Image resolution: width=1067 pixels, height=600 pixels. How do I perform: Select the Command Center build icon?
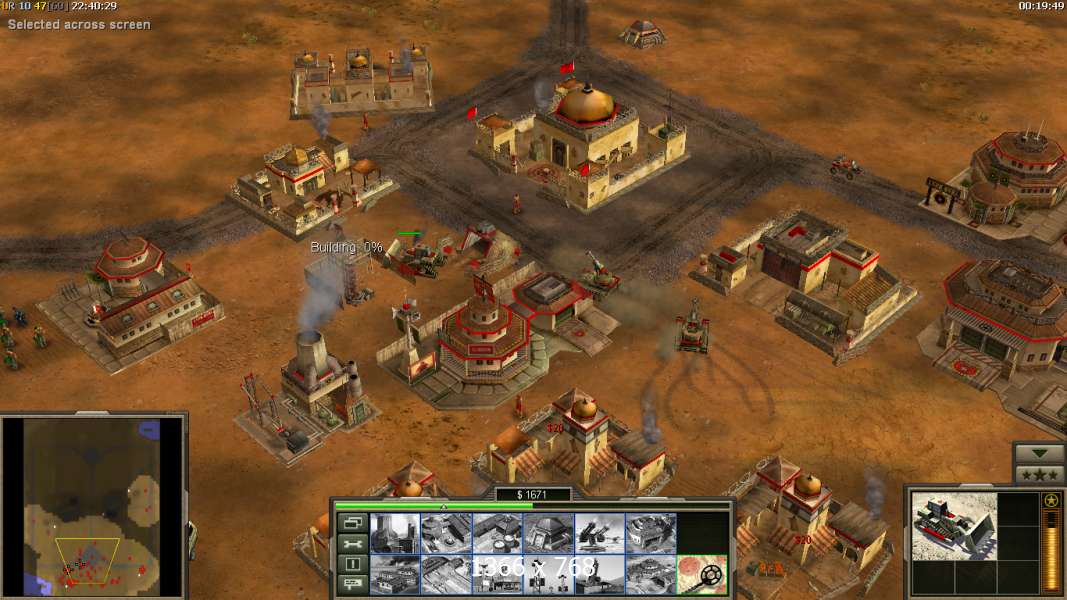click(651, 574)
